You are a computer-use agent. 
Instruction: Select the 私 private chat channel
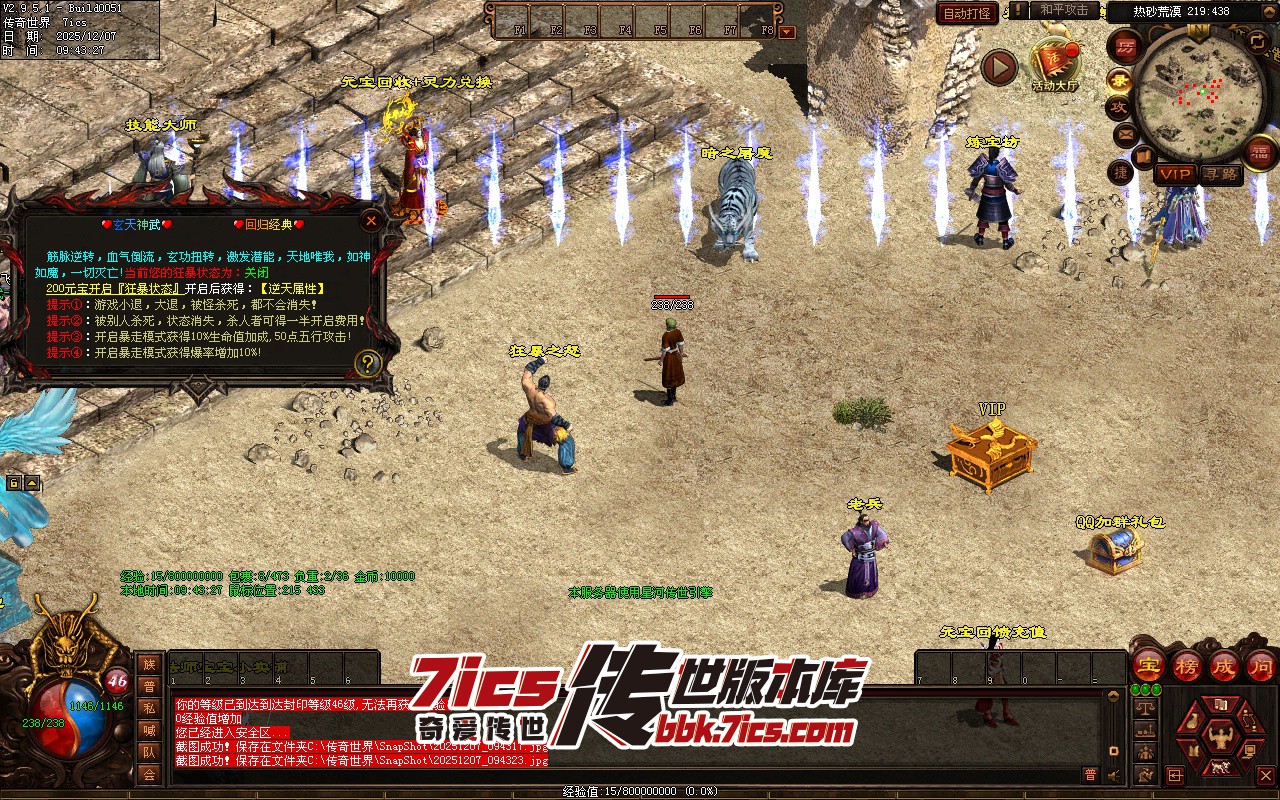(x=149, y=708)
